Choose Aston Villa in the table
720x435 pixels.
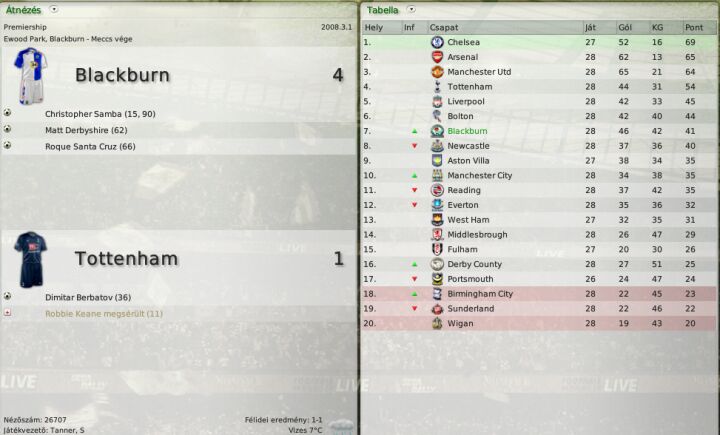468,160
